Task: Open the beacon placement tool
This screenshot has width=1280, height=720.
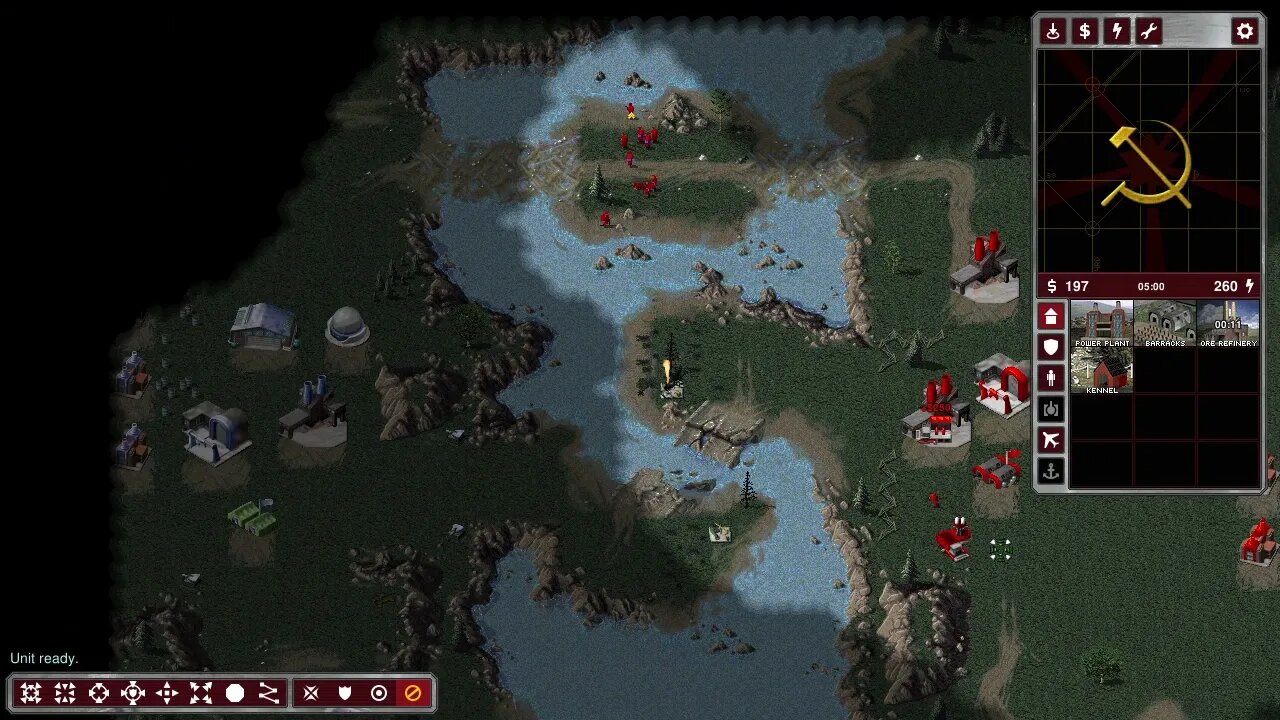Action: (x=1054, y=31)
